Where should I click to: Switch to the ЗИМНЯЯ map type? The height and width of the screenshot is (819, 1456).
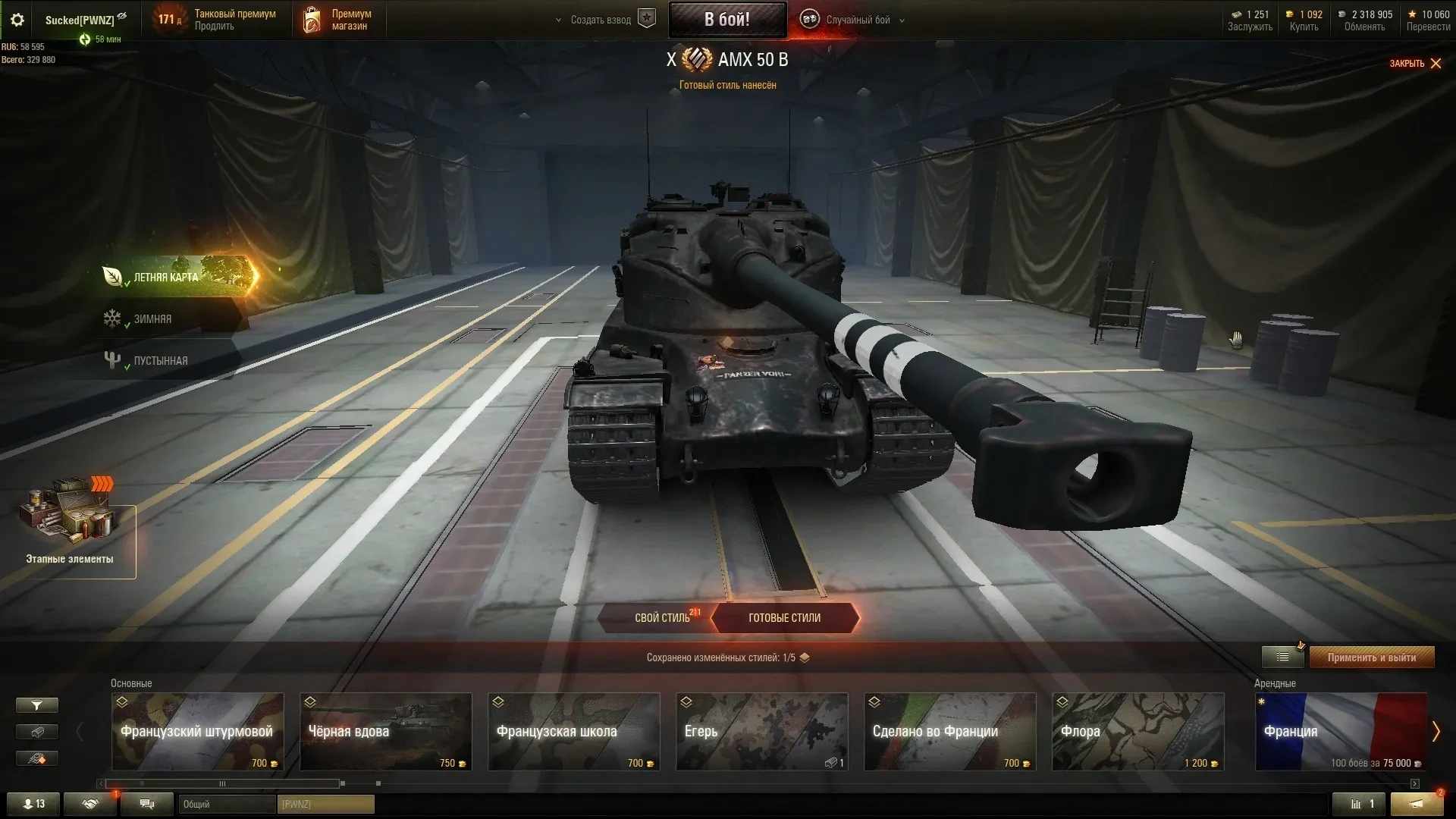(x=152, y=319)
